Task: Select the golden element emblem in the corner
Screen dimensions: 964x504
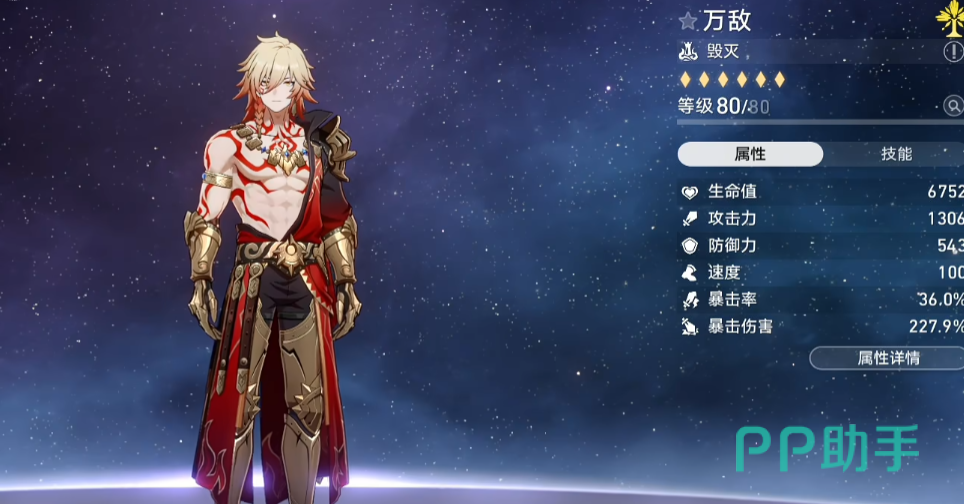Action: click(951, 17)
